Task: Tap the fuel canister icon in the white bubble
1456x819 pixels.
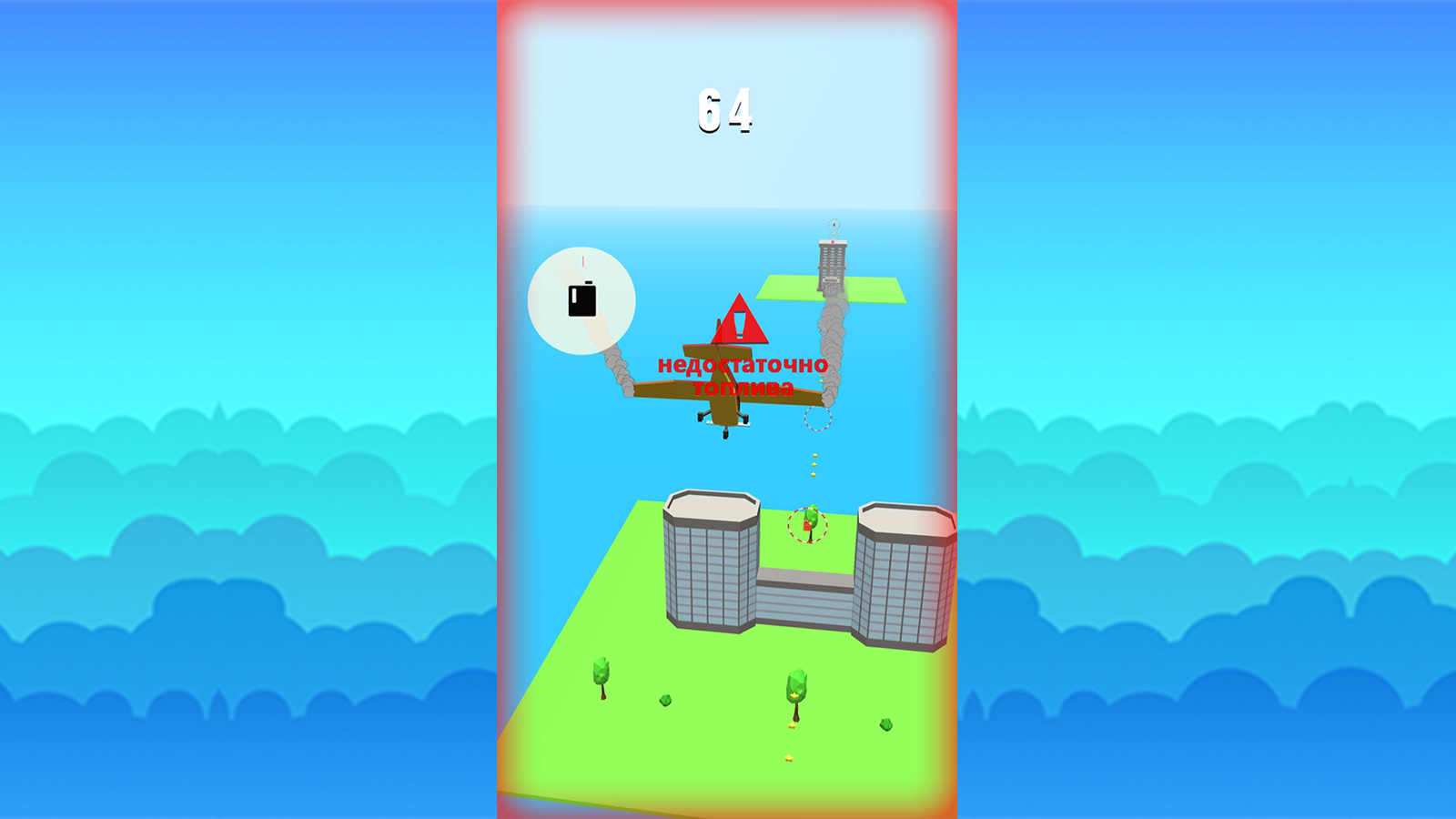Action: tap(580, 299)
